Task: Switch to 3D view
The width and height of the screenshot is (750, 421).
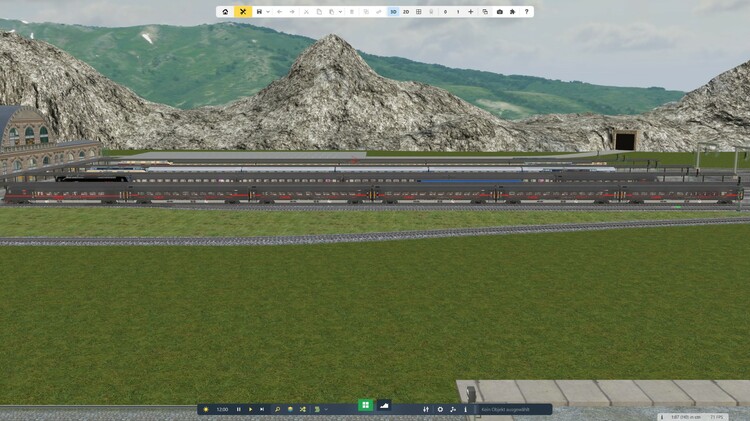Action: coord(393,12)
